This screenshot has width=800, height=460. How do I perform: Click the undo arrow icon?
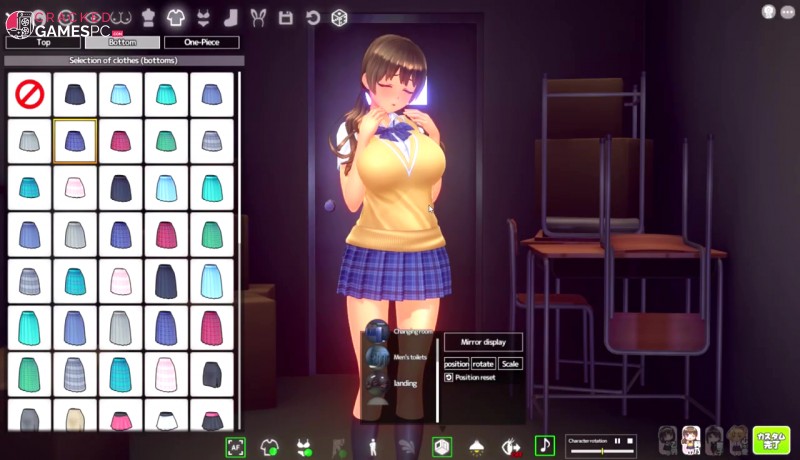[312, 18]
